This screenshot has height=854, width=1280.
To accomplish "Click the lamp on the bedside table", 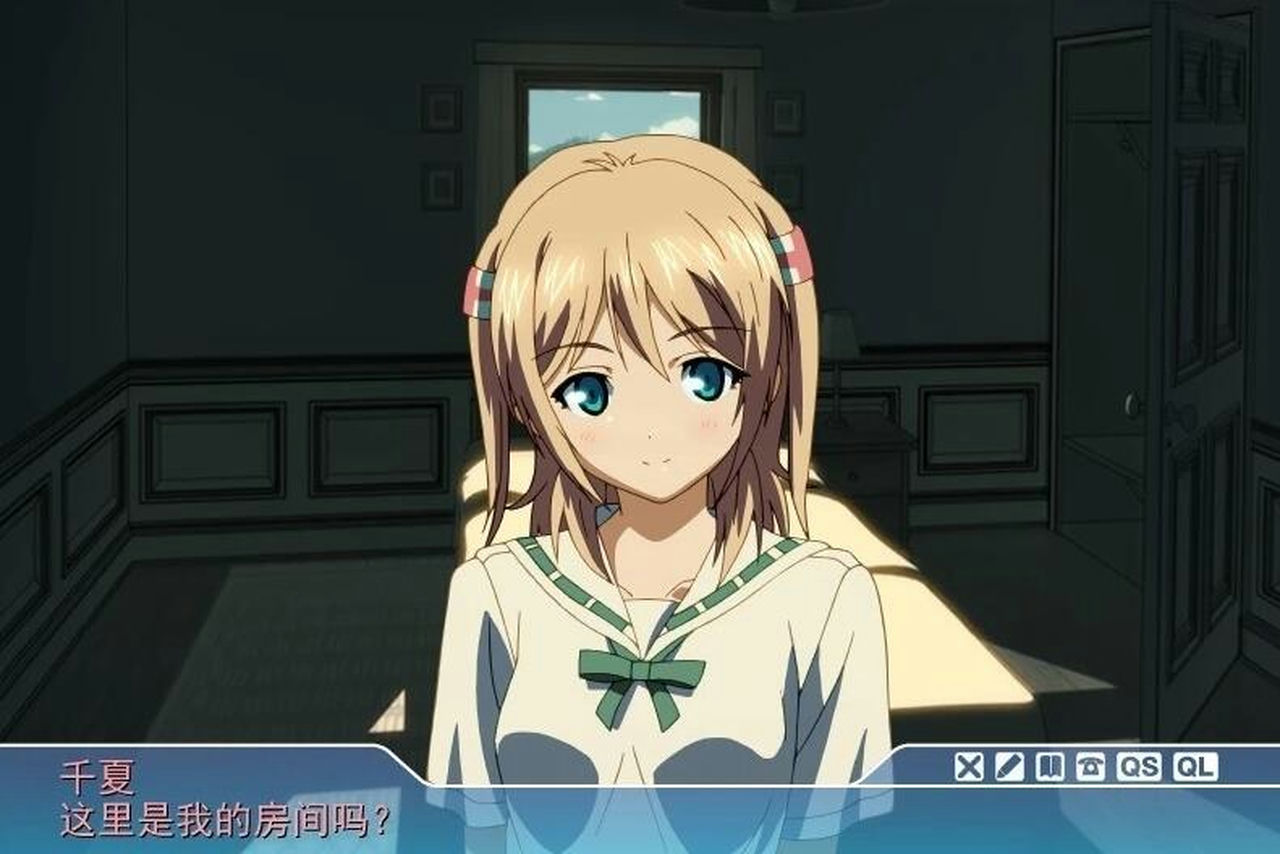I will [838, 330].
